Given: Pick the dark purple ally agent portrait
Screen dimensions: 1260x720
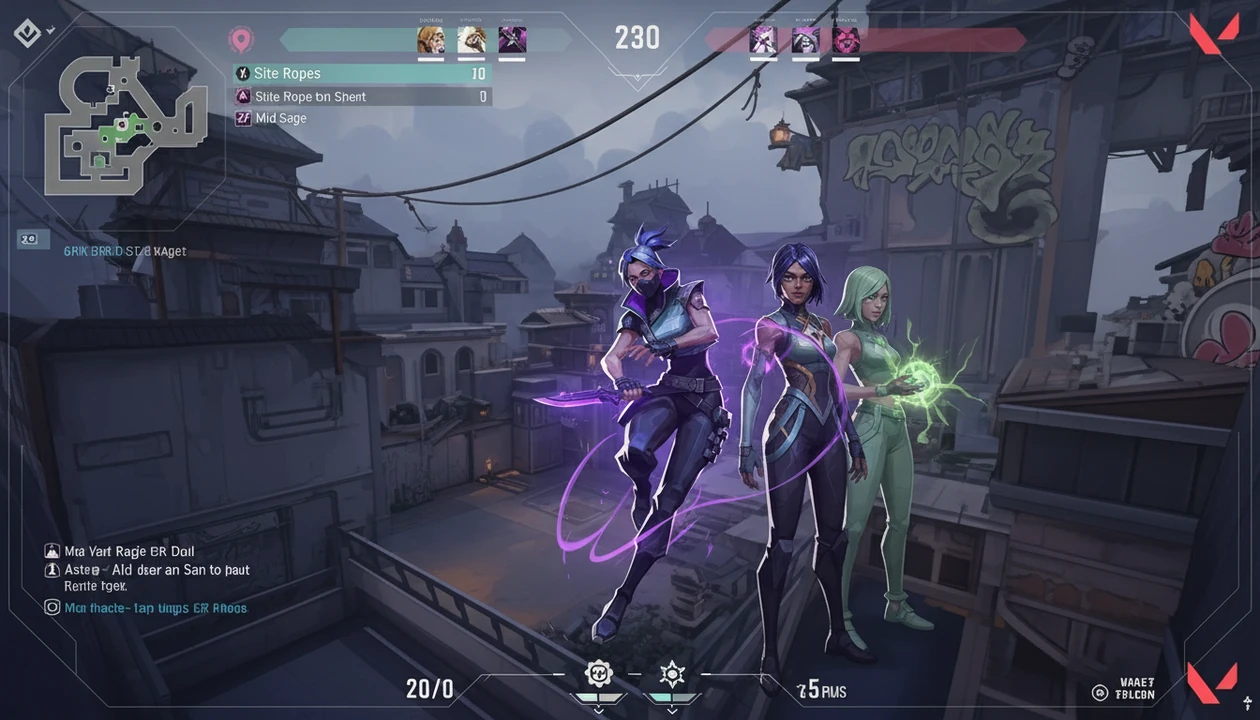Looking at the screenshot, I should click(x=512, y=40).
